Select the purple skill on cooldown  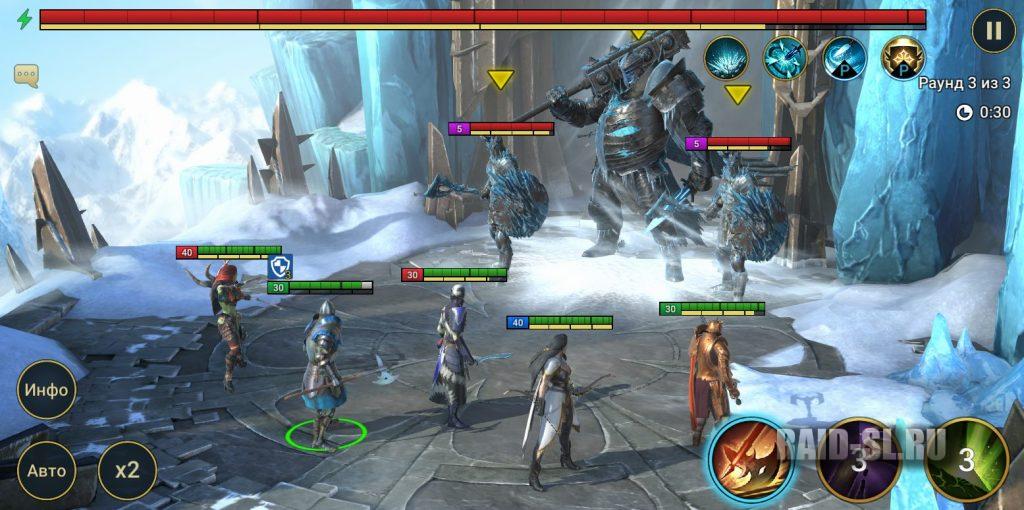(858, 459)
